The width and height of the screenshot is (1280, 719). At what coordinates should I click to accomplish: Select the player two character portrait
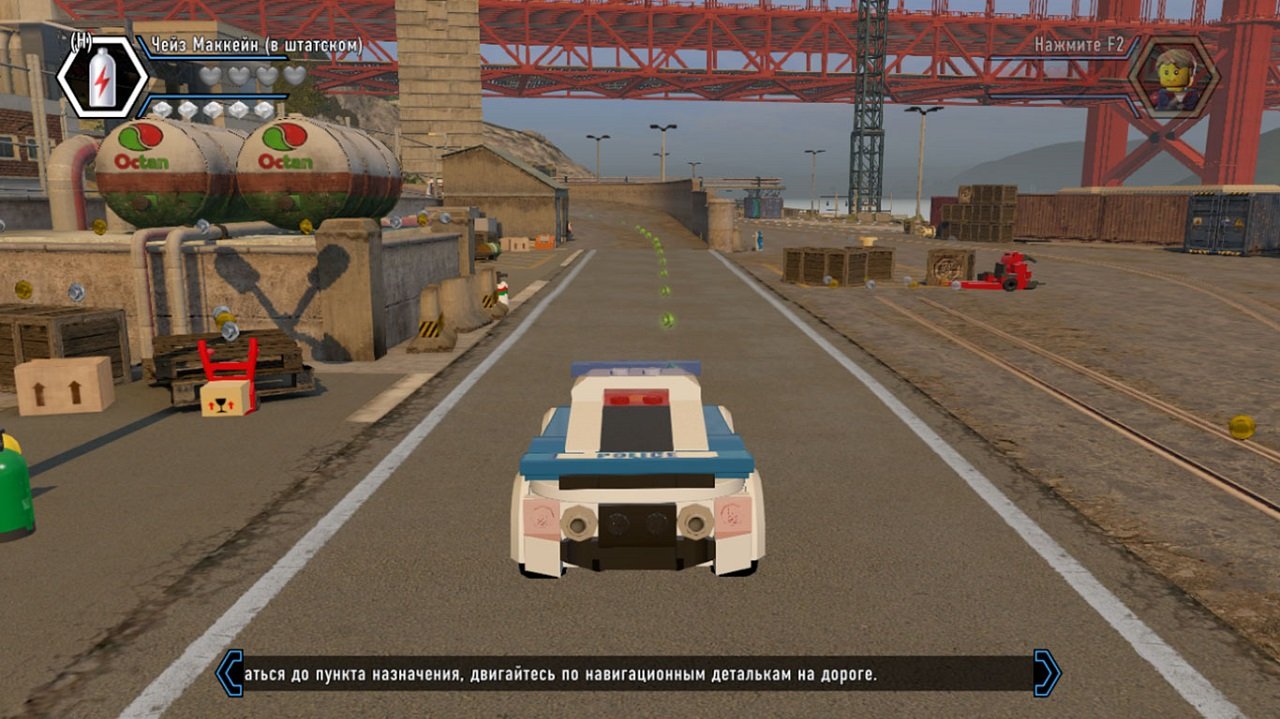click(x=1173, y=76)
